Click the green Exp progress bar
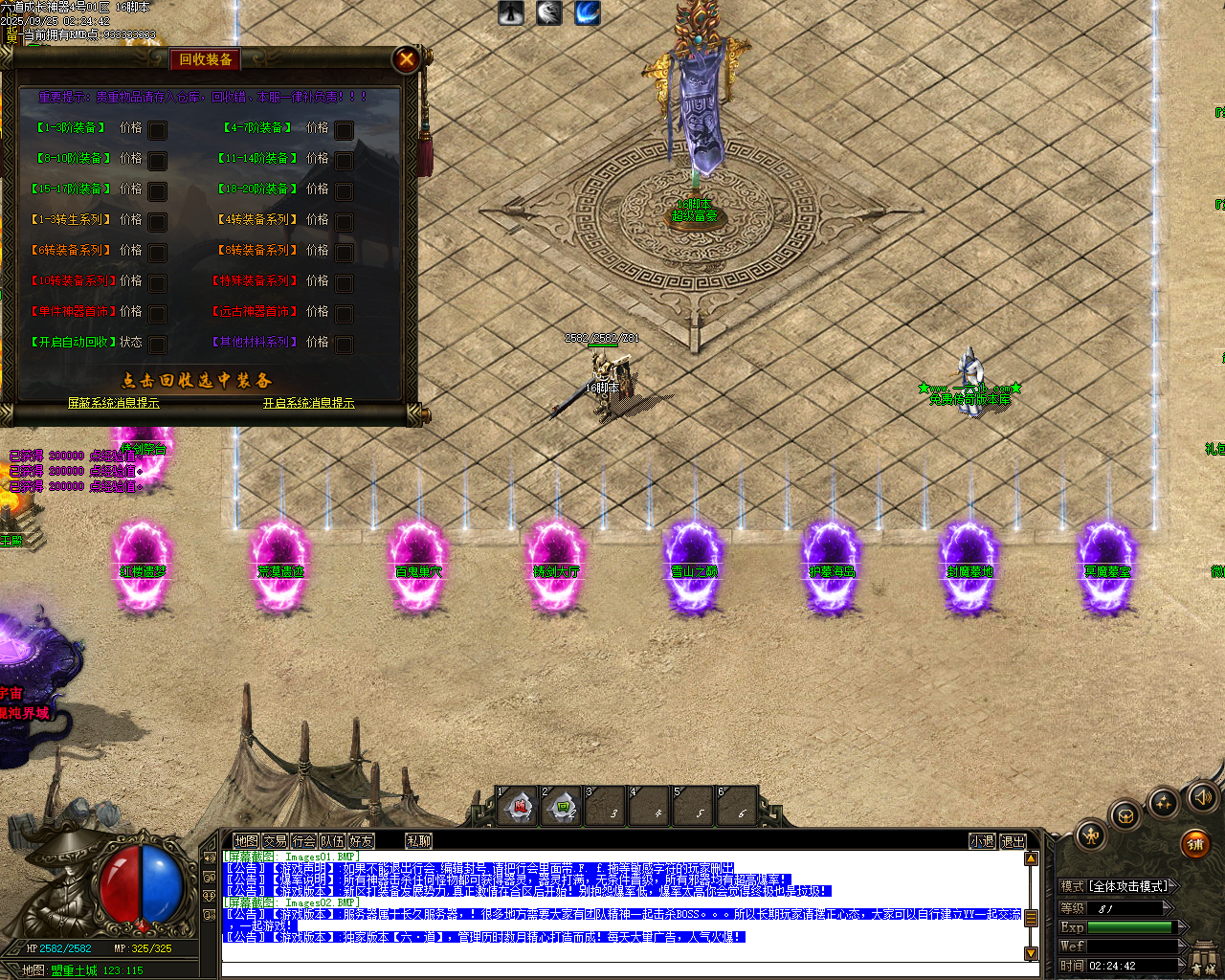 tap(1129, 927)
